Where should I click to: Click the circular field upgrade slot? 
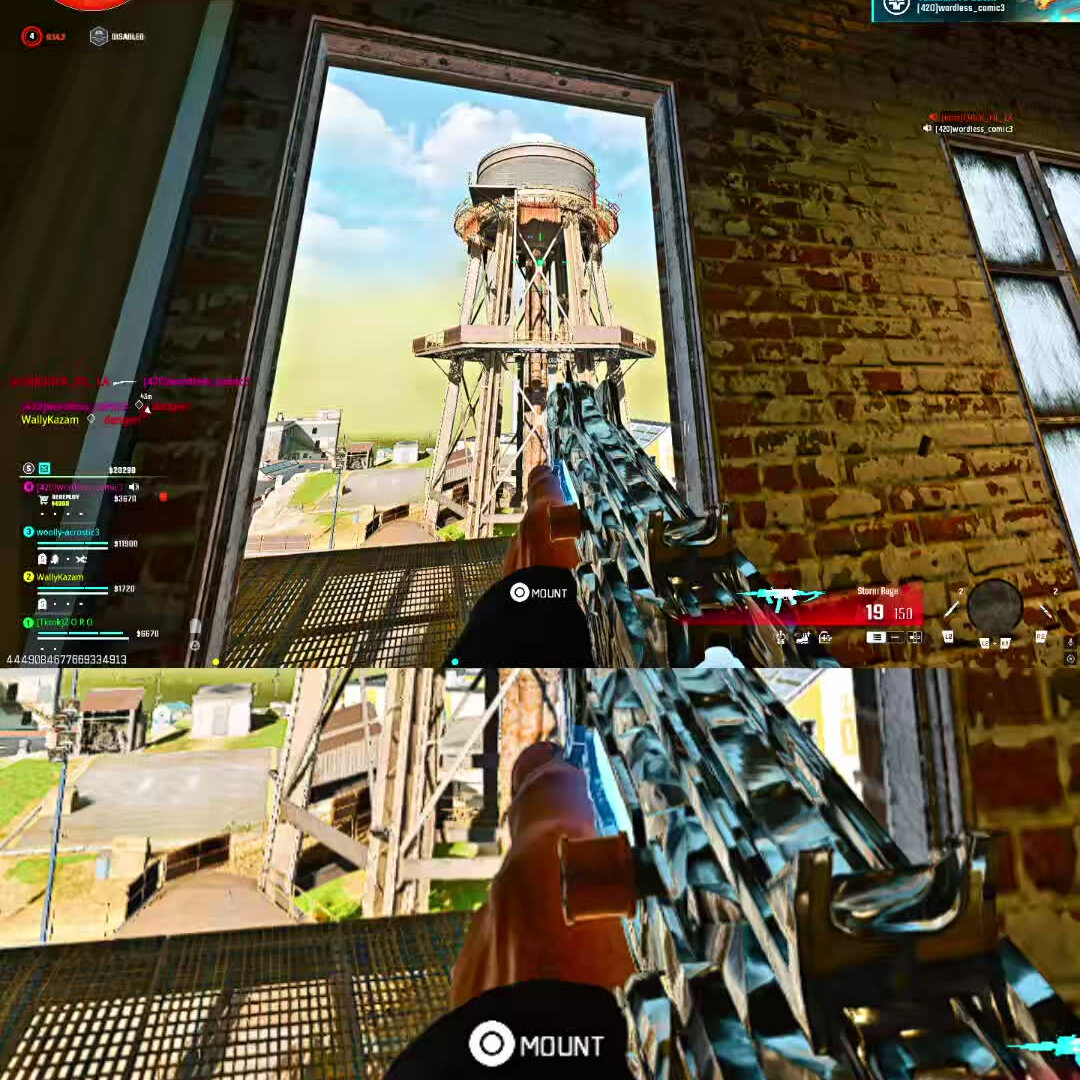(x=995, y=606)
